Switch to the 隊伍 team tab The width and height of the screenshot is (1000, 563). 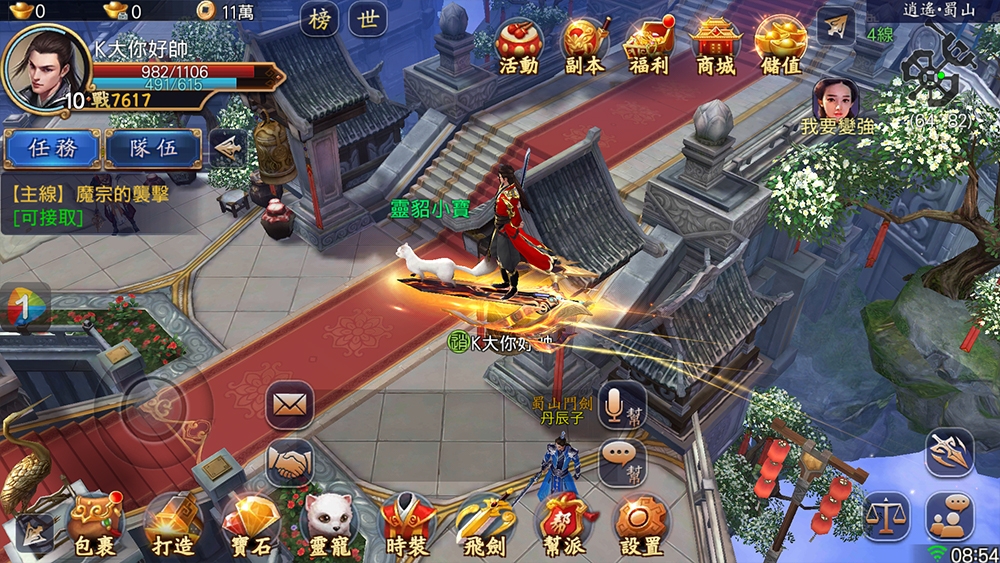click(x=154, y=148)
